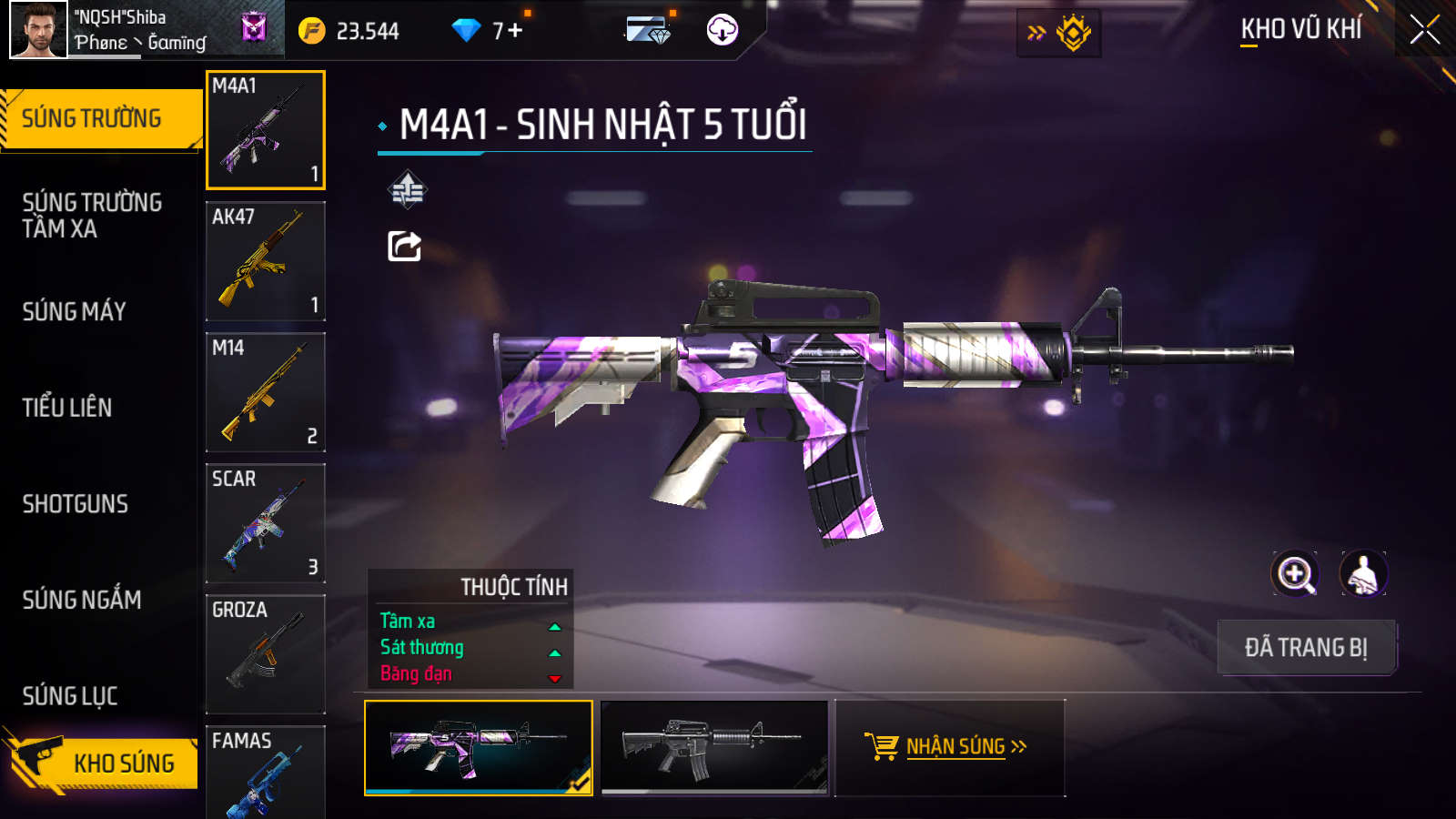Switch to Súng Ngắm category
The width and height of the screenshot is (1456, 819).
(82, 600)
